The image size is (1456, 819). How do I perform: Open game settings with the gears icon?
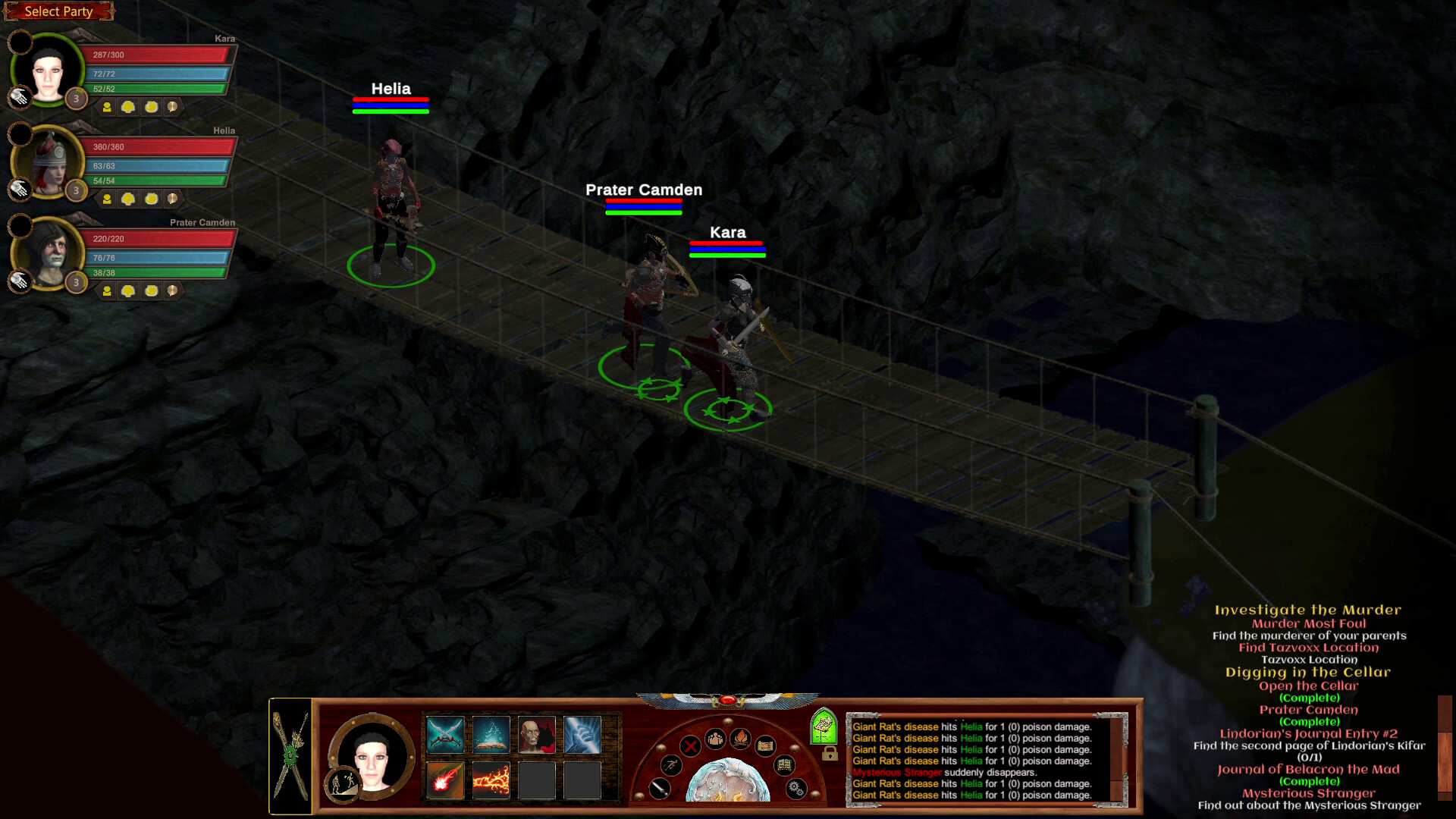[x=795, y=789]
